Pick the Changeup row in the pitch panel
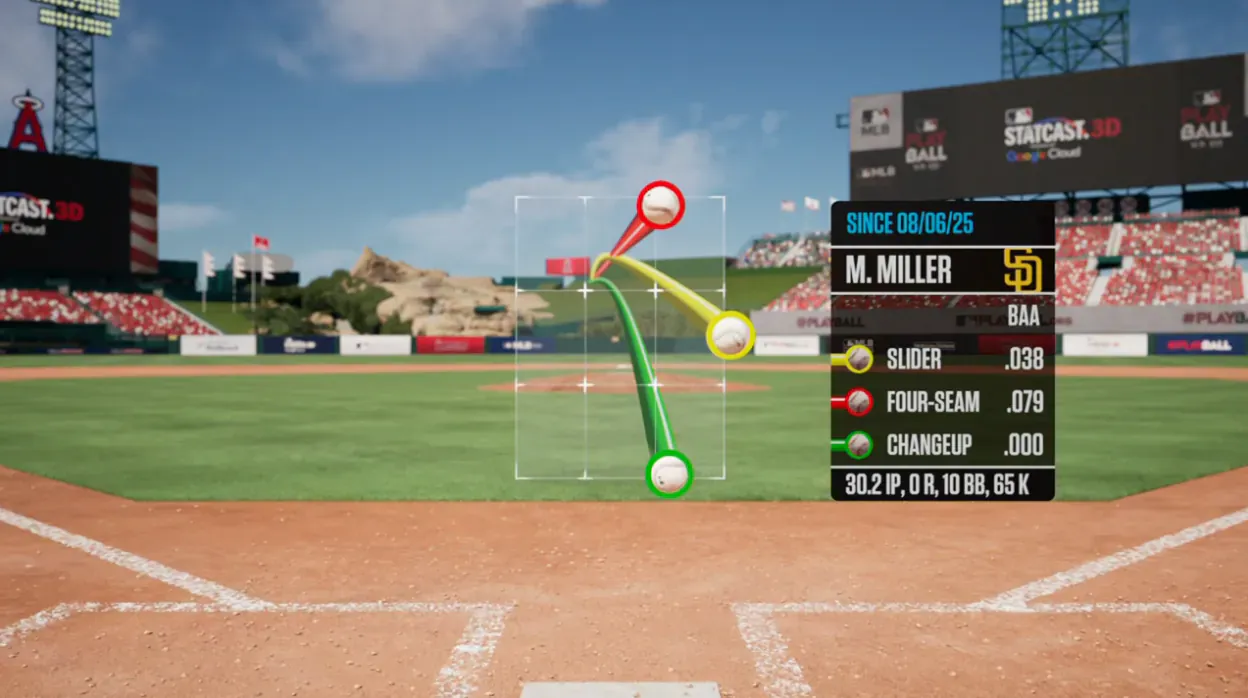Image resolution: width=1248 pixels, height=698 pixels. (x=942, y=445)
